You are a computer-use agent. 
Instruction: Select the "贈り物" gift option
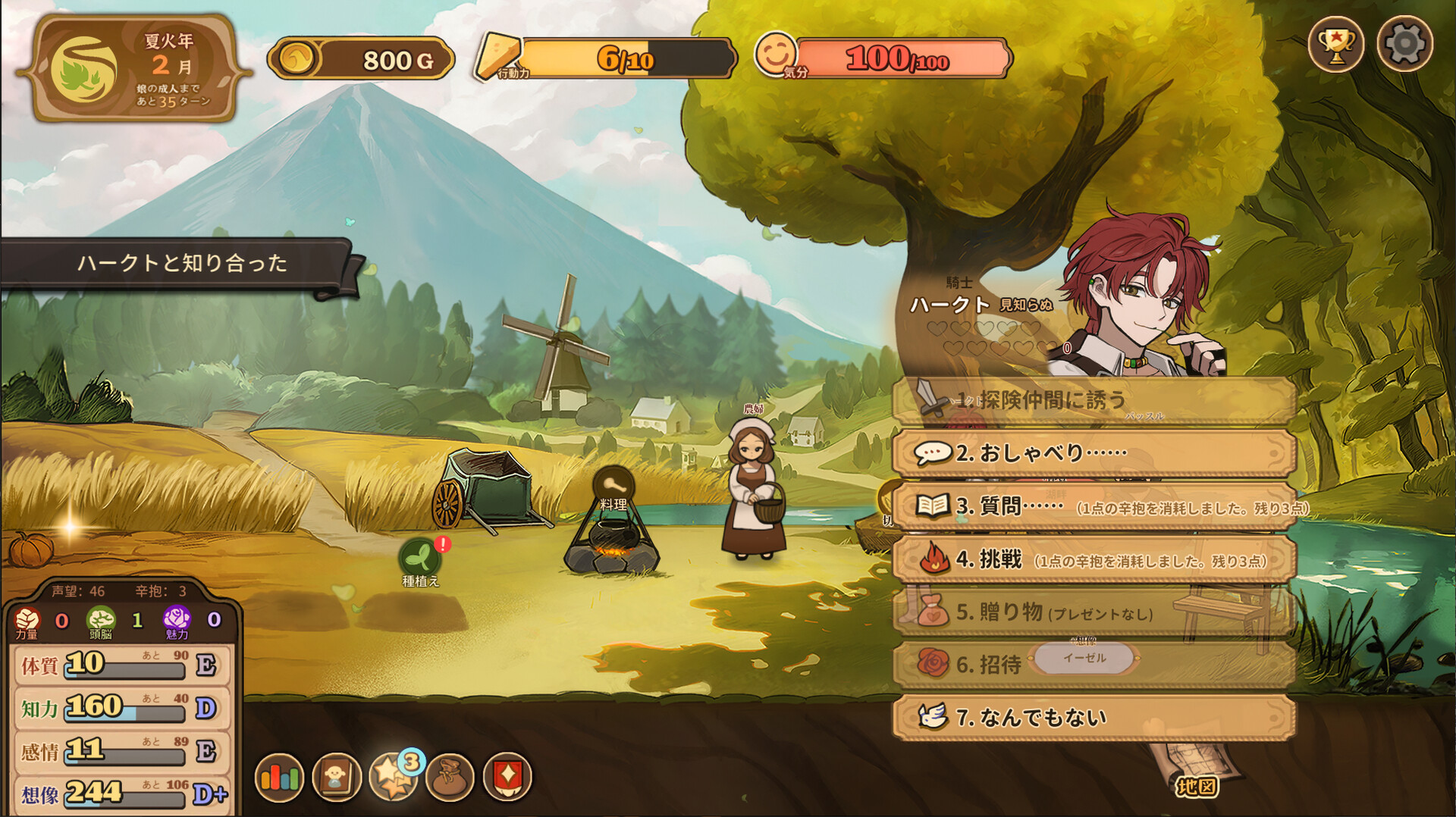tap(1092, 612)
